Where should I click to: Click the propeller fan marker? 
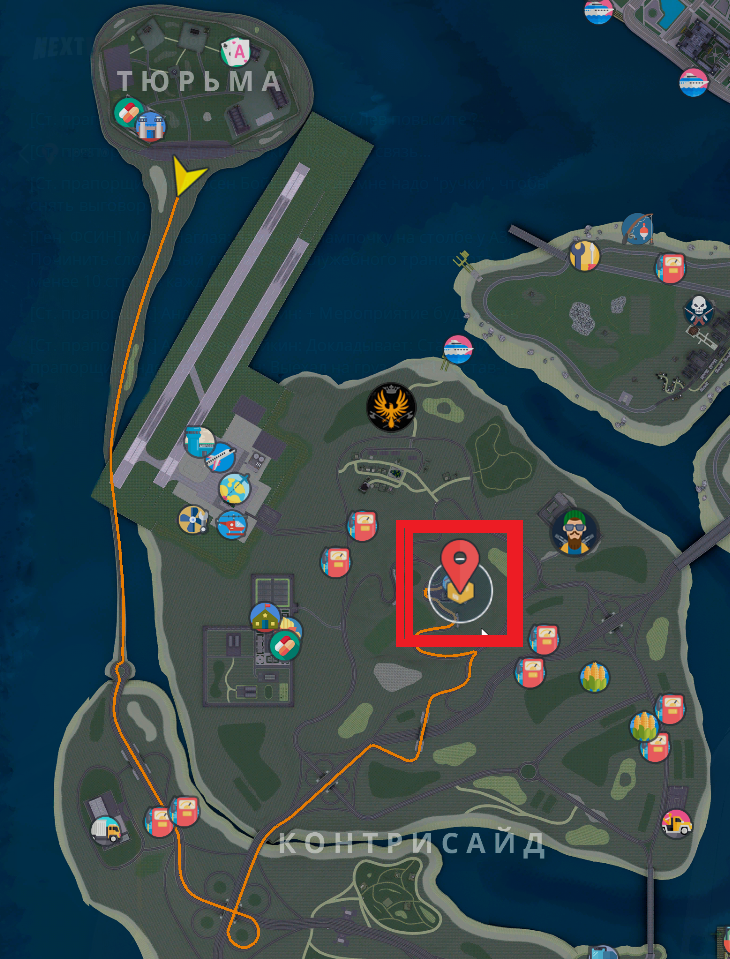point(192,518)
